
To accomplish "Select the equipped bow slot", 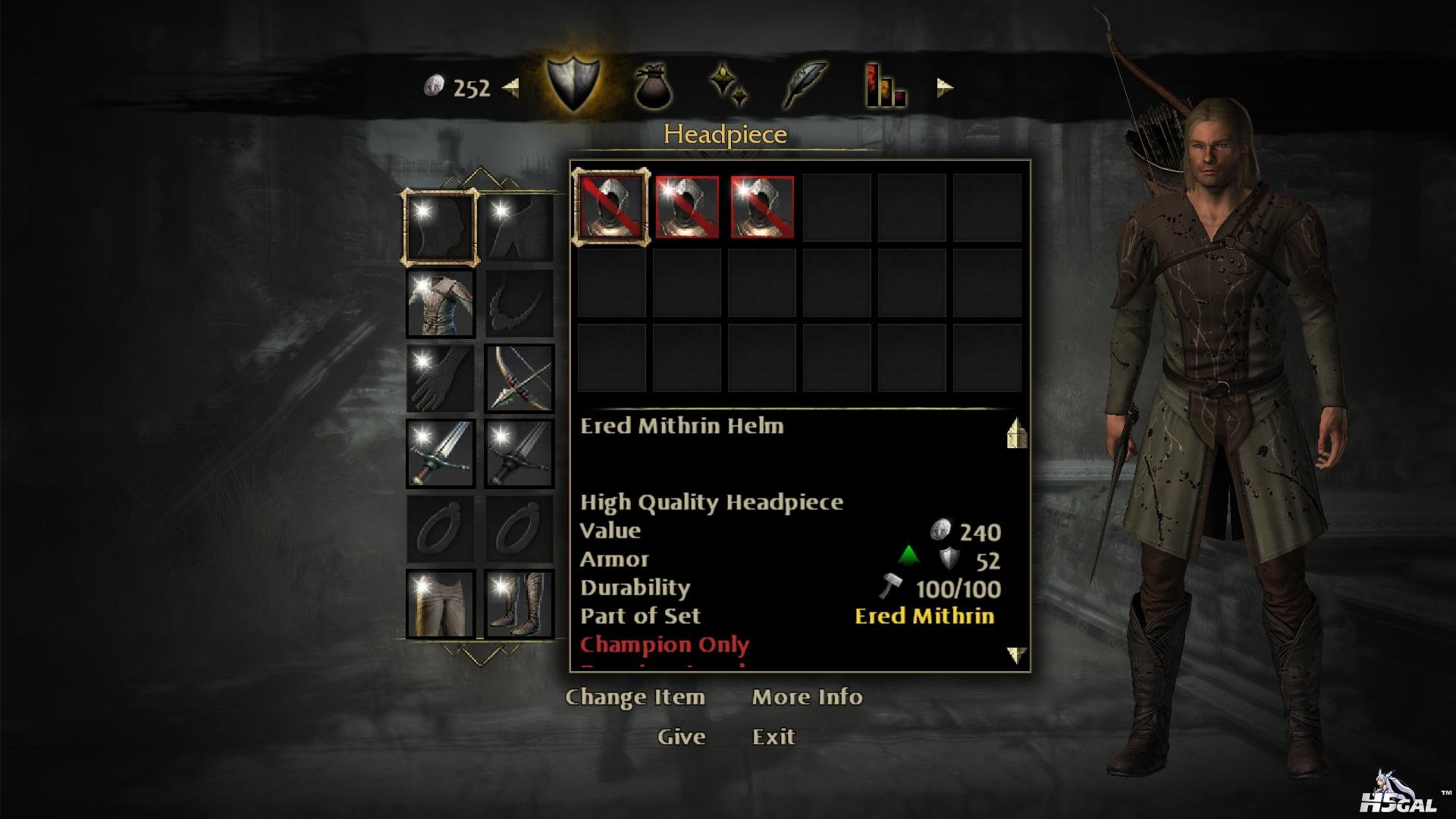I will pyautogui.click(x=519, y=378).
